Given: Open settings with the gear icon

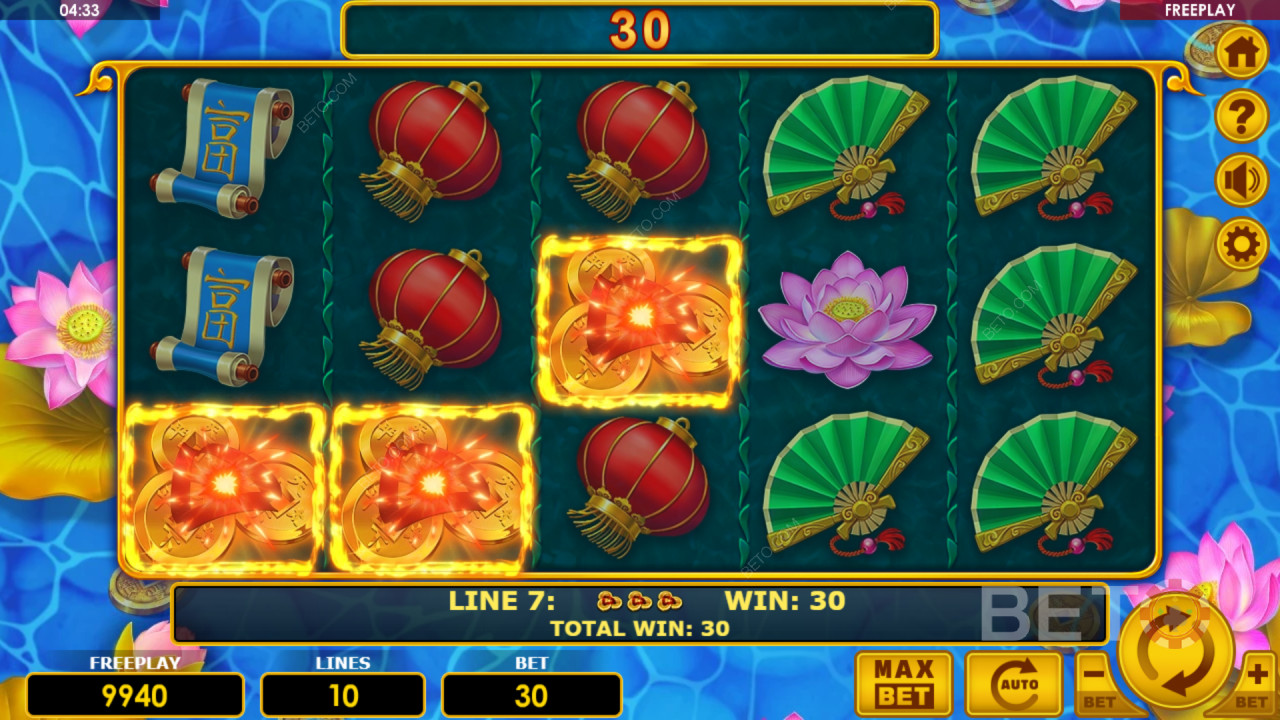Looking at the screenshot, I should coord(1241,243).
